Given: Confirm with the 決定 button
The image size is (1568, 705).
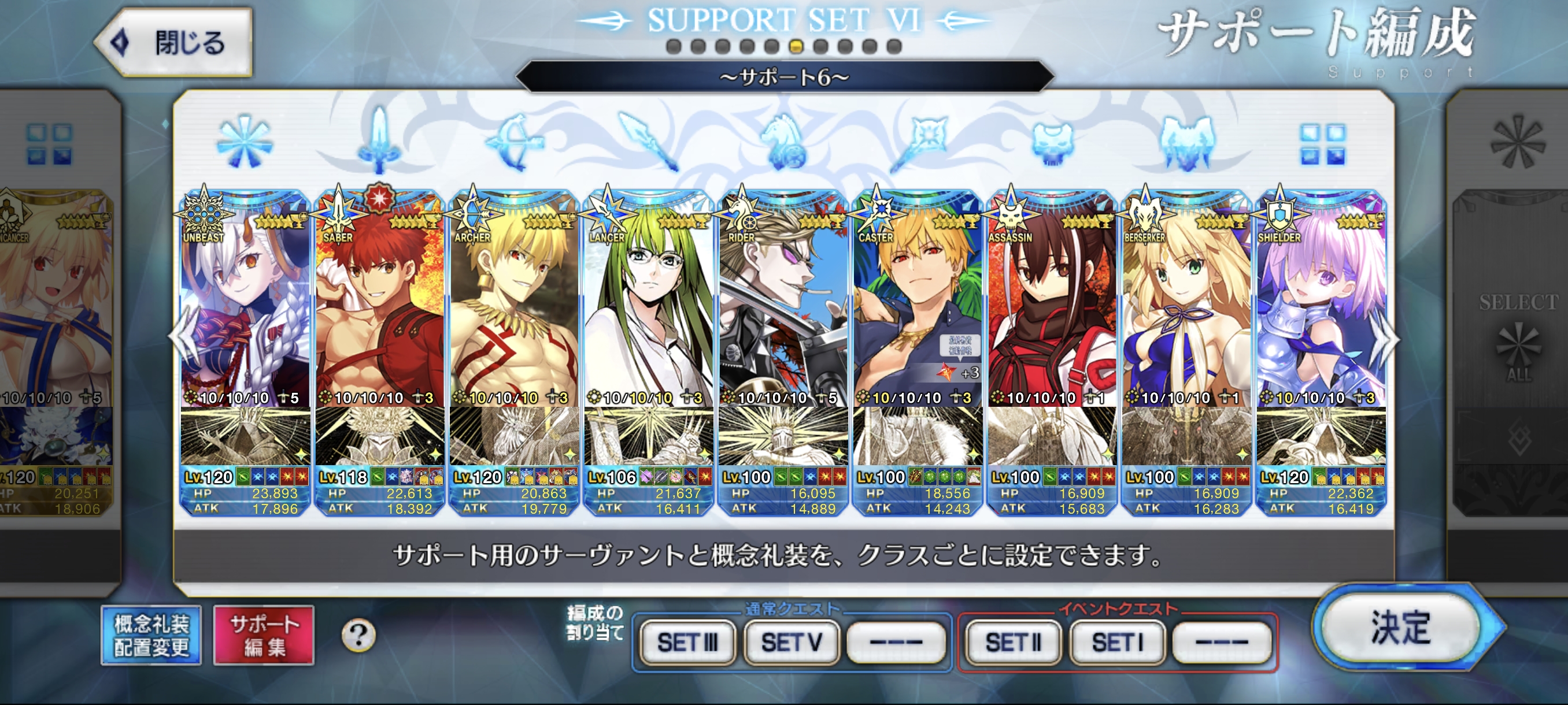Looking at the screenshot, I should [x=1400, y=628].
